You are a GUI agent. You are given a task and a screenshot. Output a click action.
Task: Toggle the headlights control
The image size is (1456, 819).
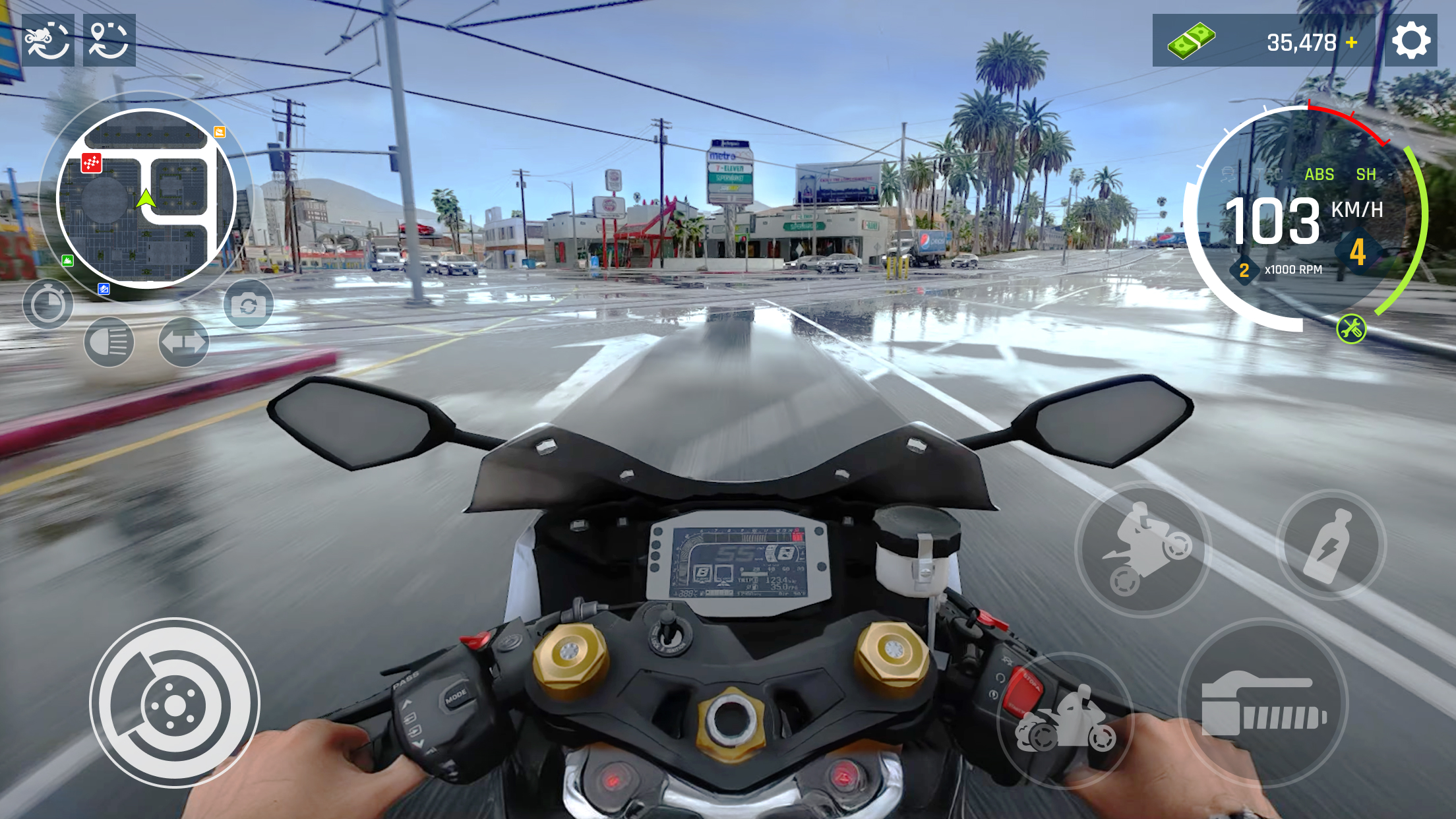pos(109,342)
